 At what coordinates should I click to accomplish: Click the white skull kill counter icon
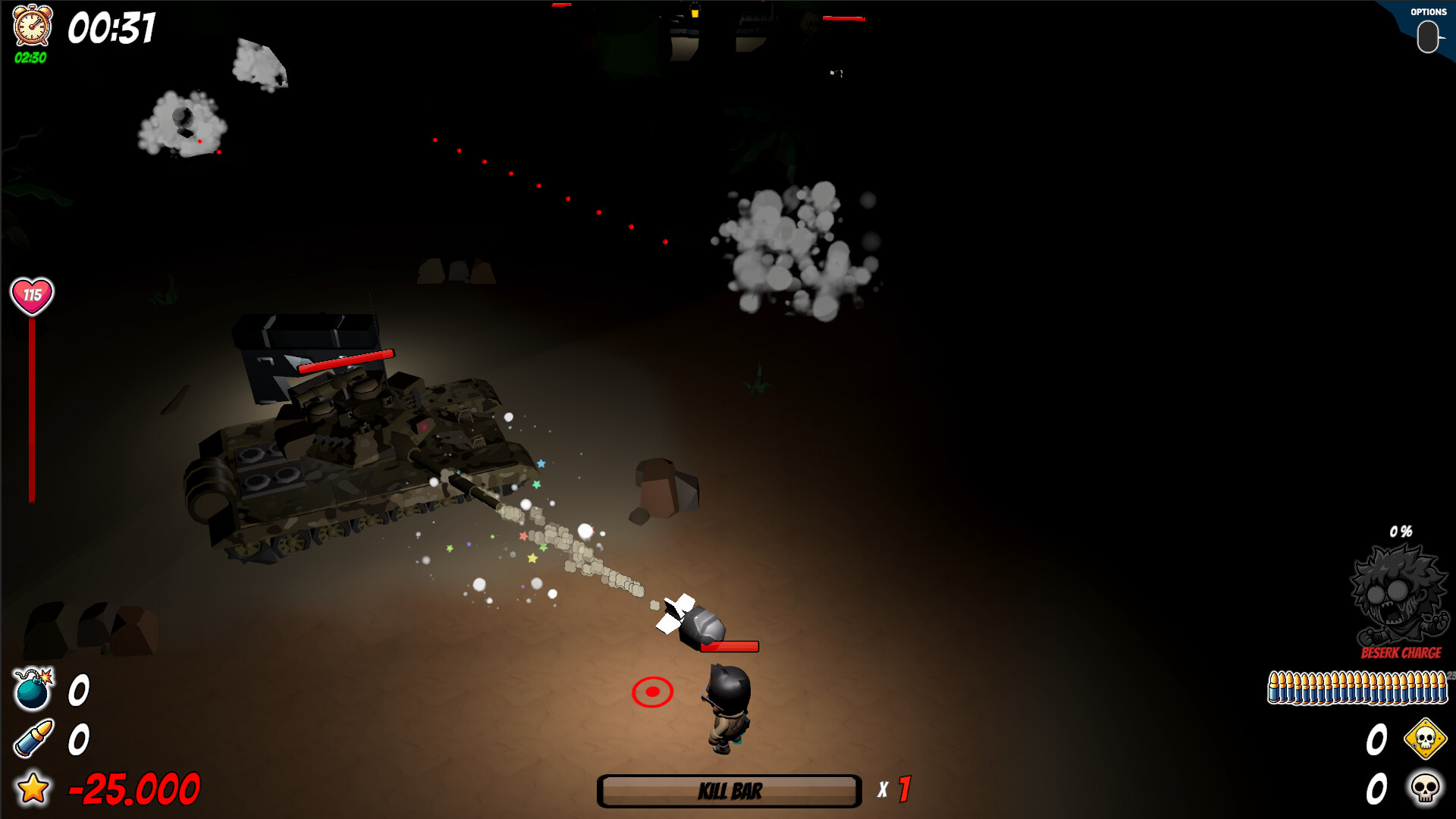pos(1425,787)
